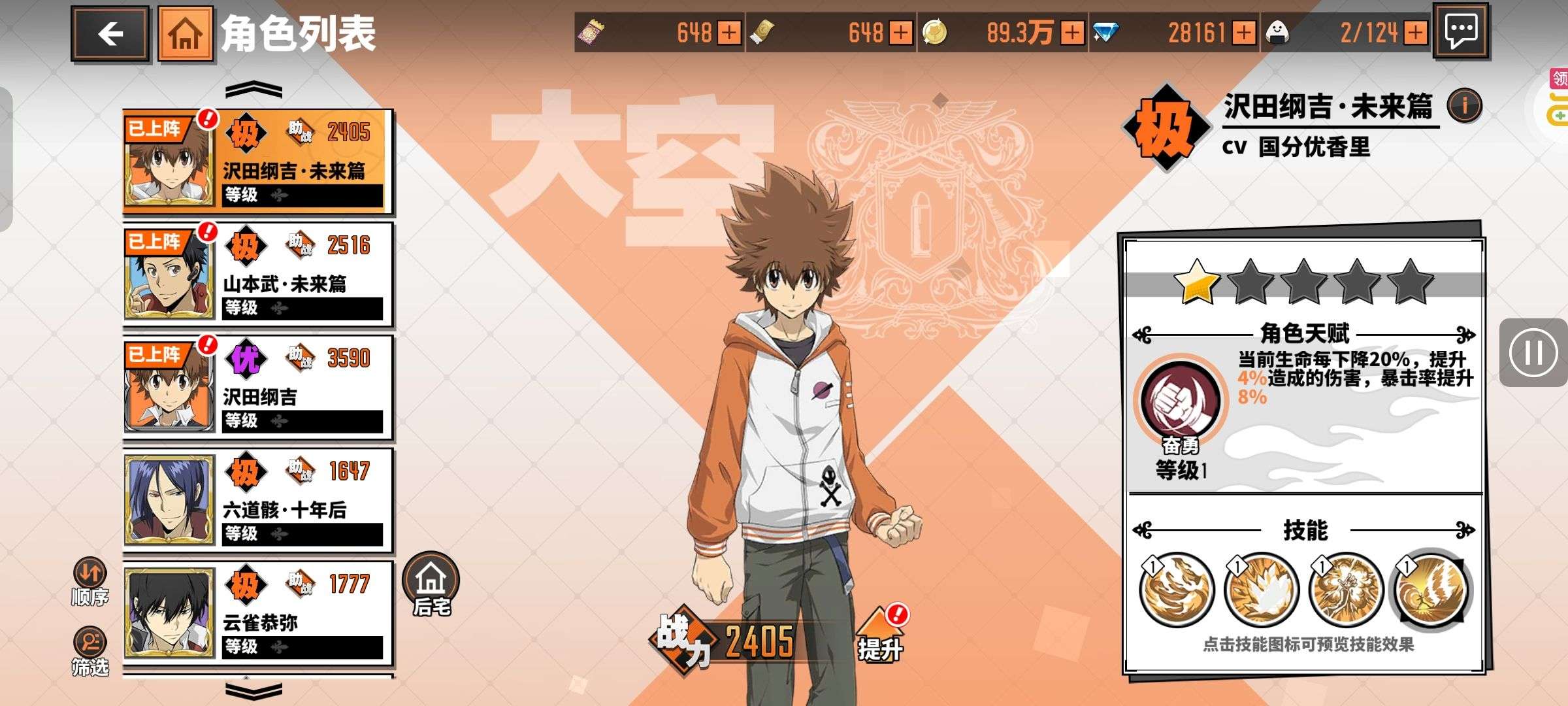Preview the fourth skill icon
The width and height of the screenshot is (1568, 706).
point(1431,590)
